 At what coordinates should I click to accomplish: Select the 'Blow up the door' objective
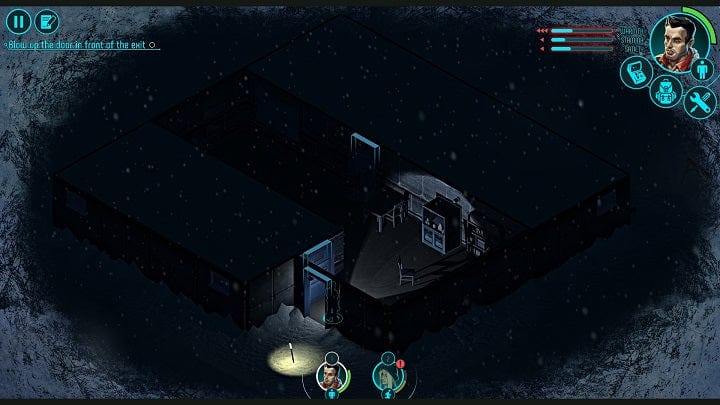(80, 45)
